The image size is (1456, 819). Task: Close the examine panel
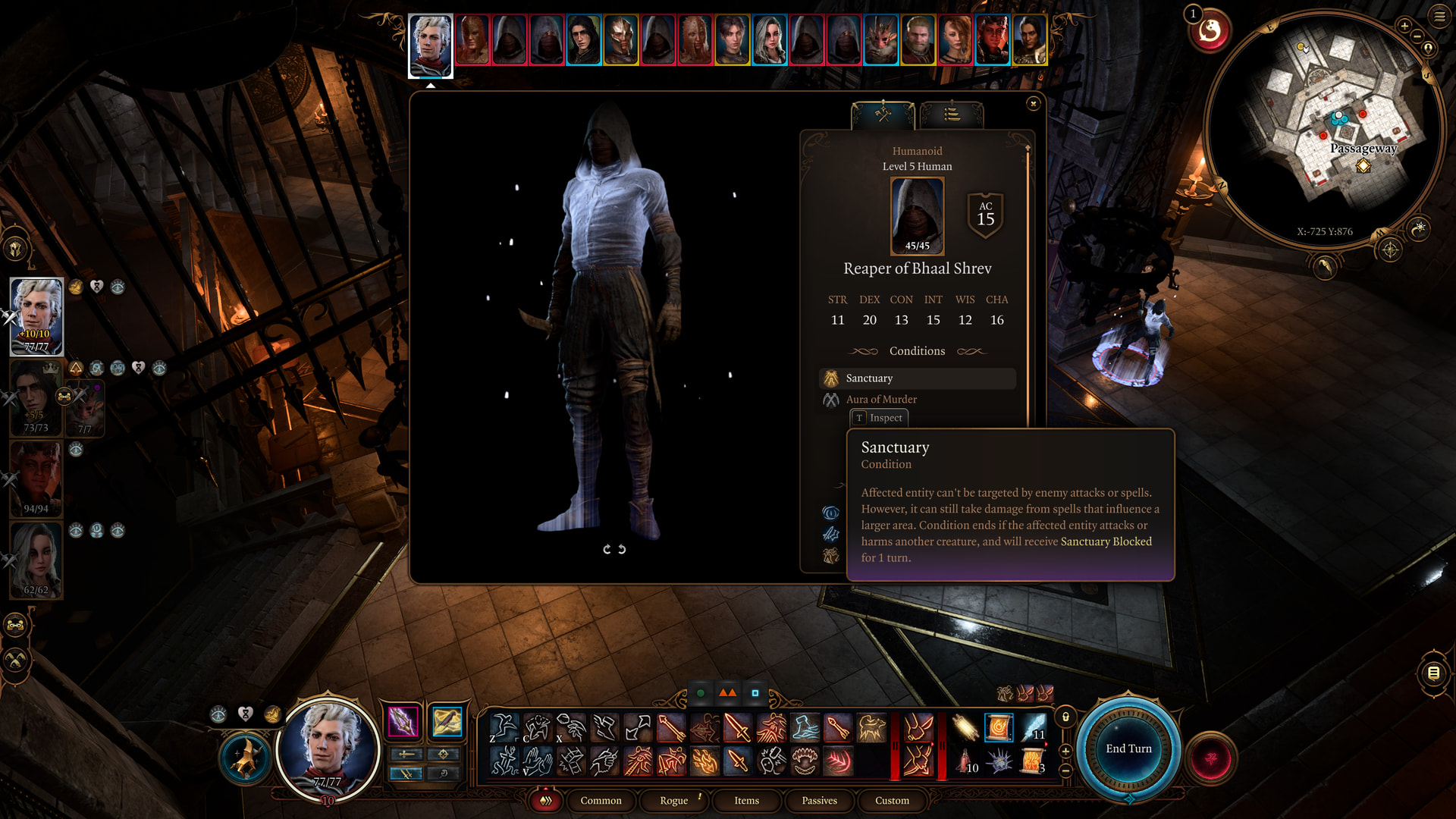(1033, 104)
